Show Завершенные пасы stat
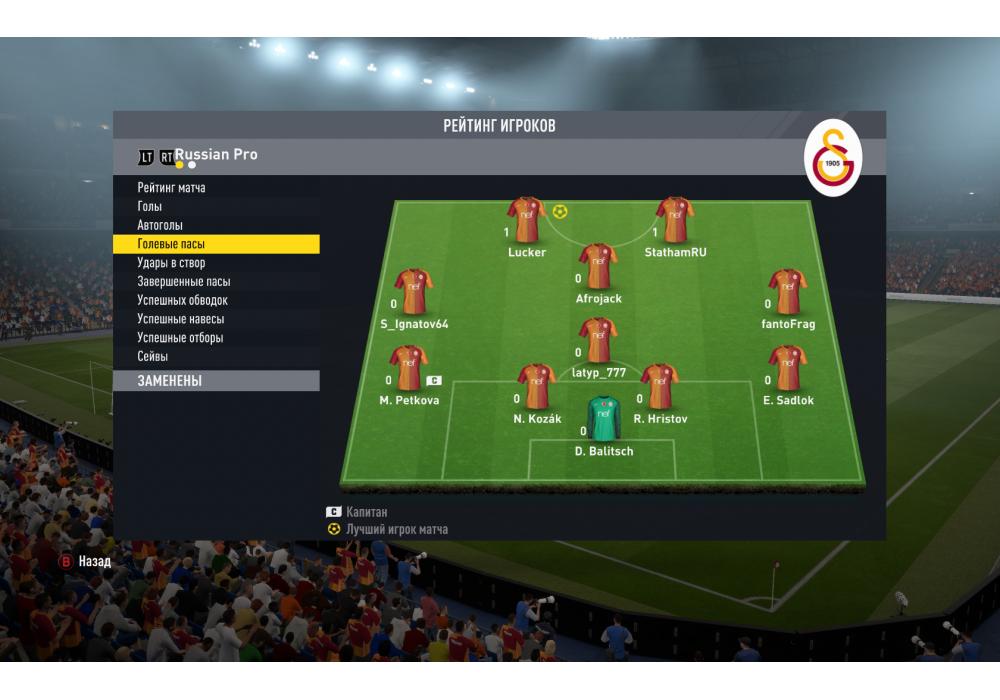 (x=183, y=282)
